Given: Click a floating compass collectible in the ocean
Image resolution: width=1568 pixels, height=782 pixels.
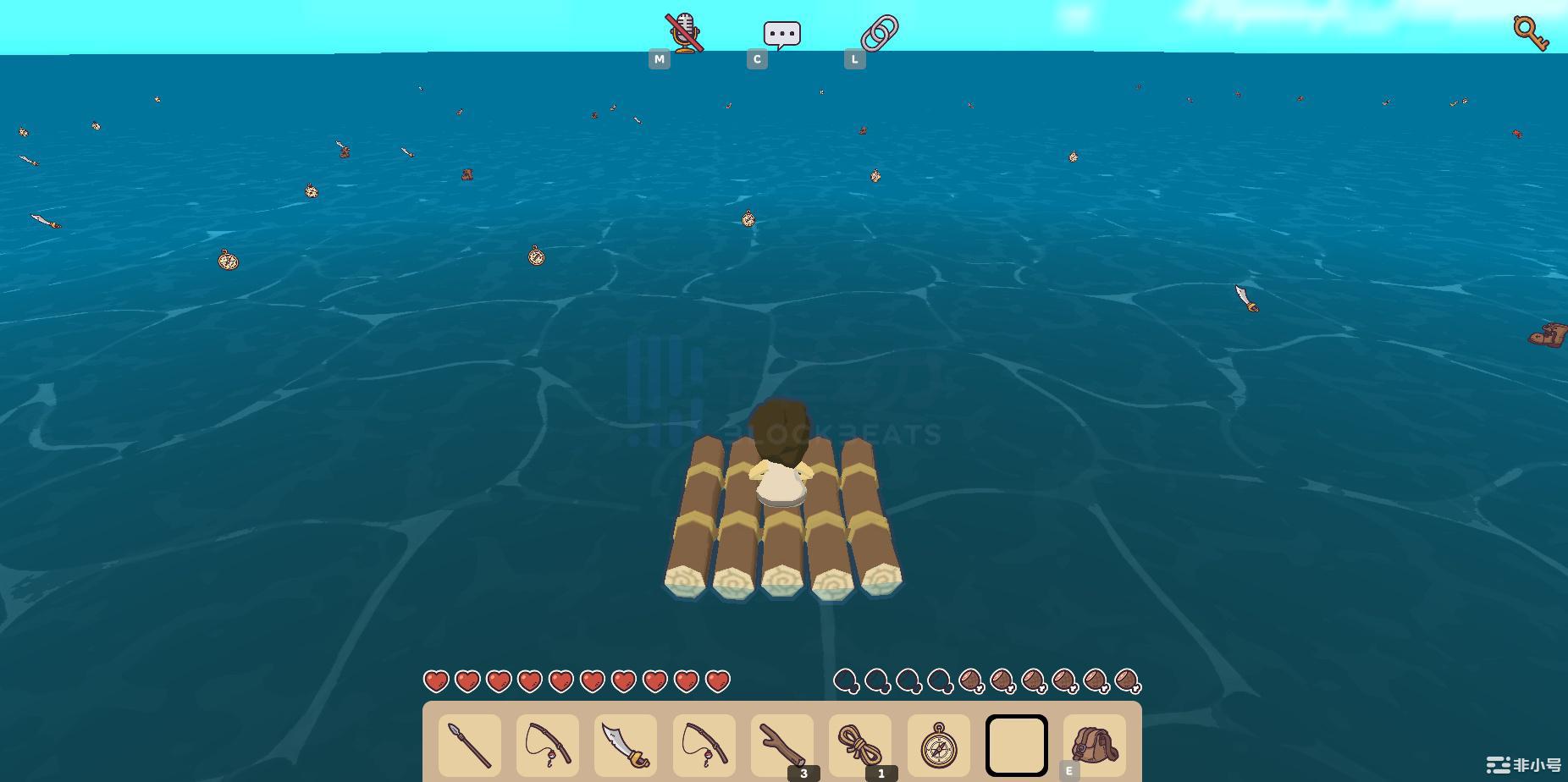Looking at the screenshot, I should 226,262.
